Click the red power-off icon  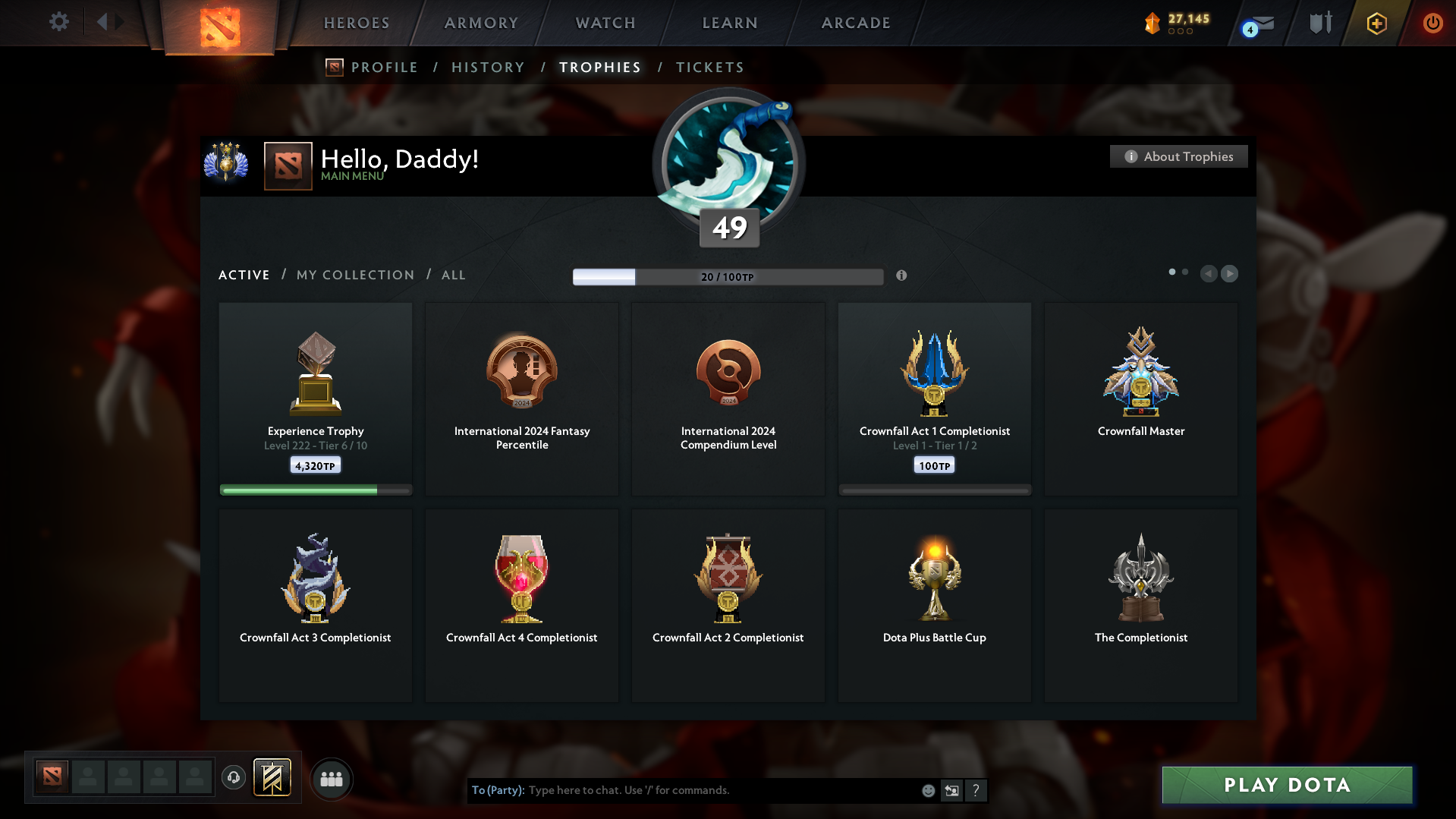click(1432, 23)
